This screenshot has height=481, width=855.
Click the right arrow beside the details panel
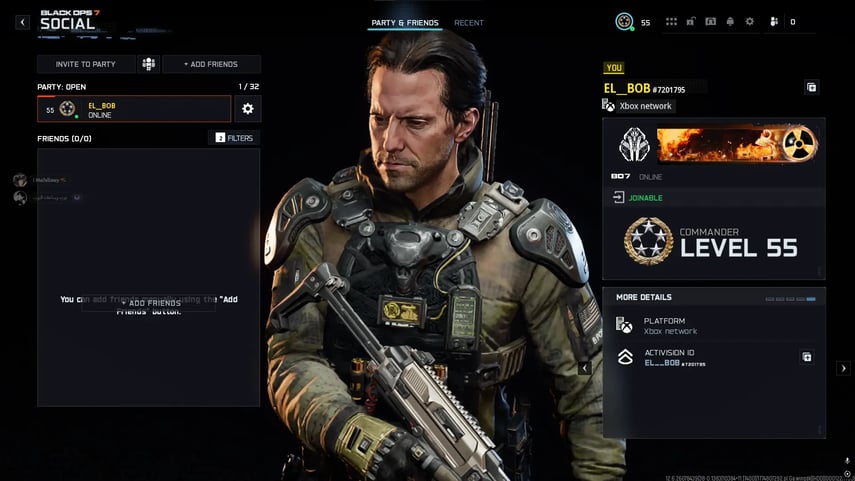point(843,368)
